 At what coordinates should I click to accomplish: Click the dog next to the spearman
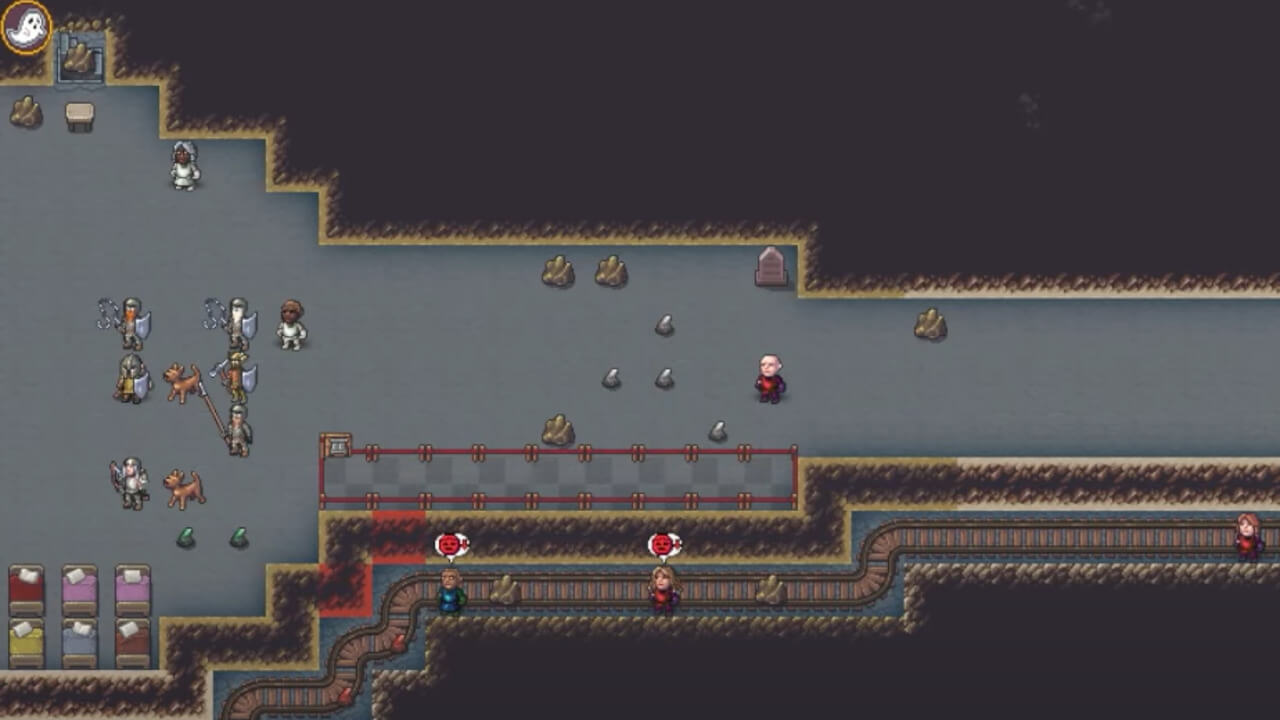pos(182,382)
